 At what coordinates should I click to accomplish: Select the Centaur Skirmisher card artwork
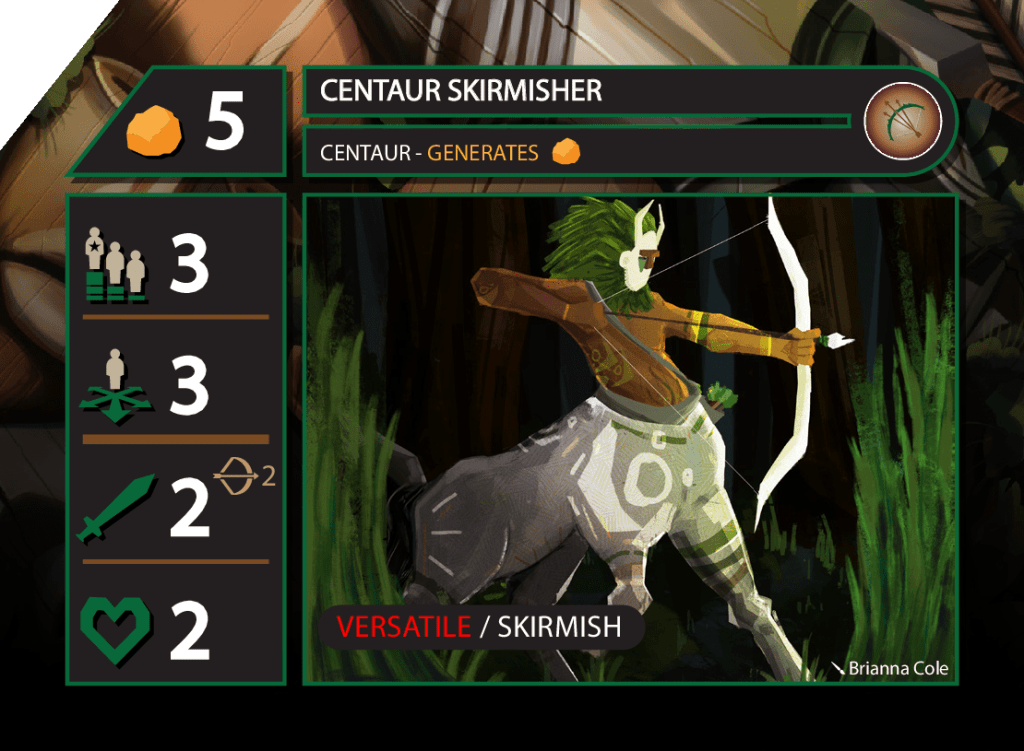click(630, 420)
